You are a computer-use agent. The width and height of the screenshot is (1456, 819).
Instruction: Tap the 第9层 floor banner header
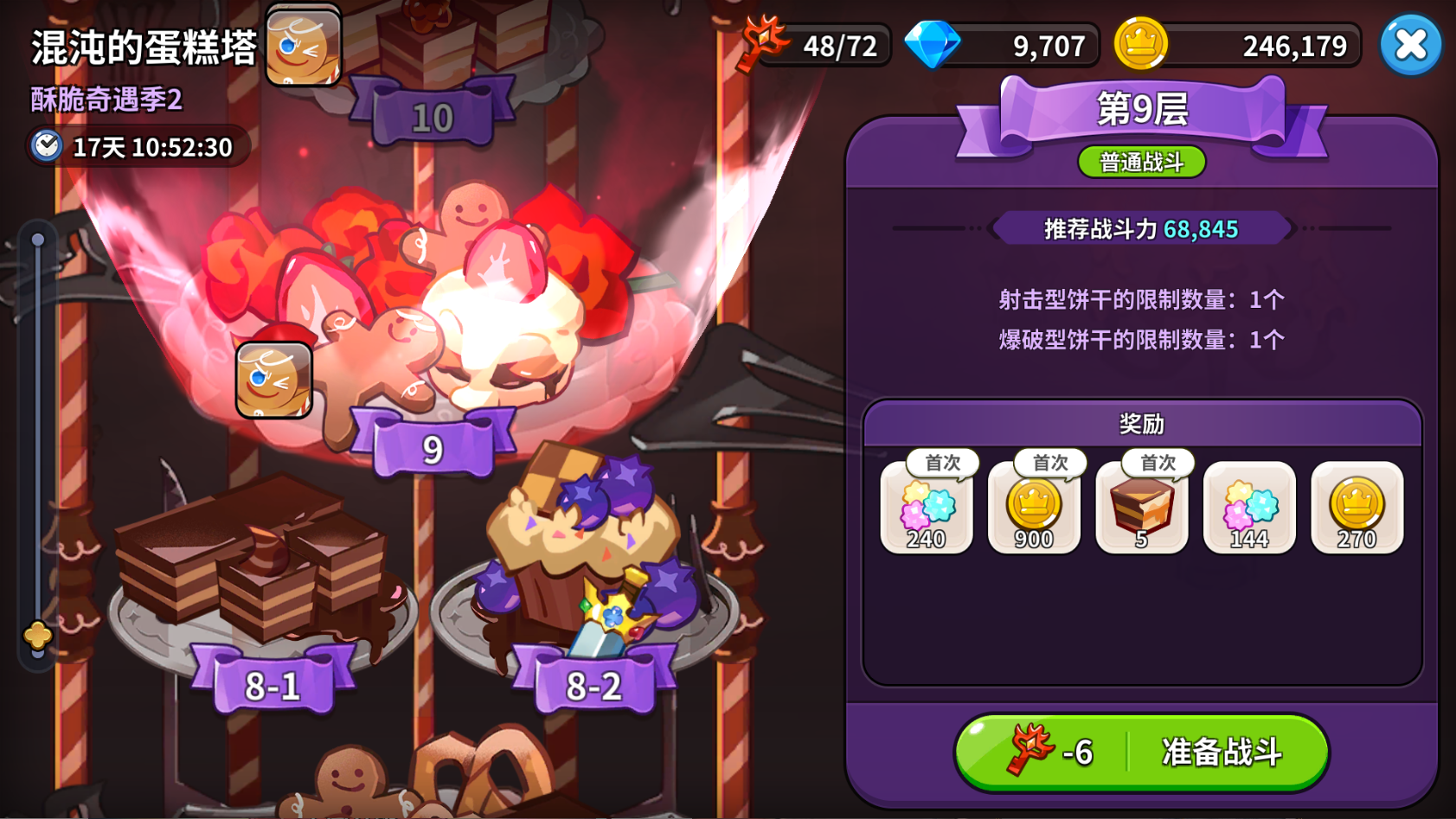pyautogui.click(x=1142, y=107)
